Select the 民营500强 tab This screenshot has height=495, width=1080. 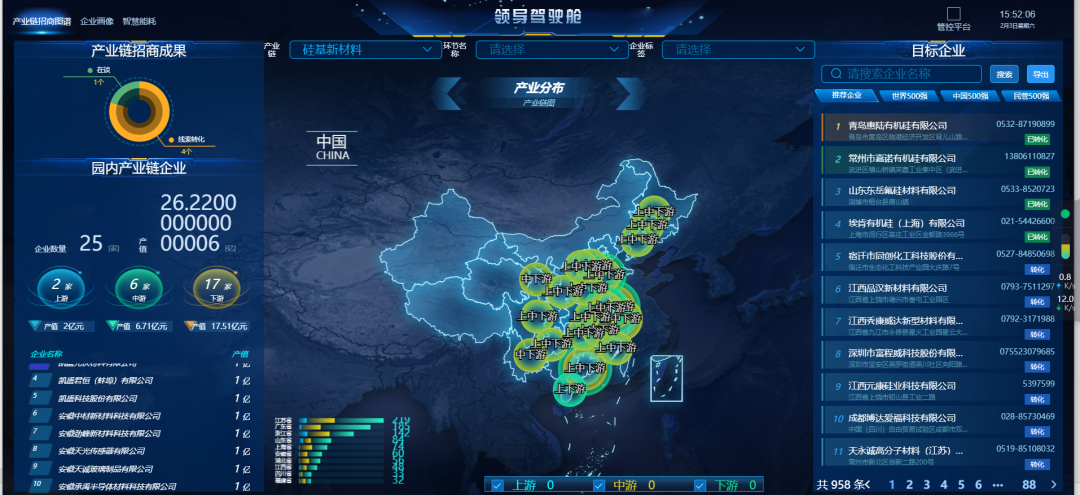[x=1031, y=96]
